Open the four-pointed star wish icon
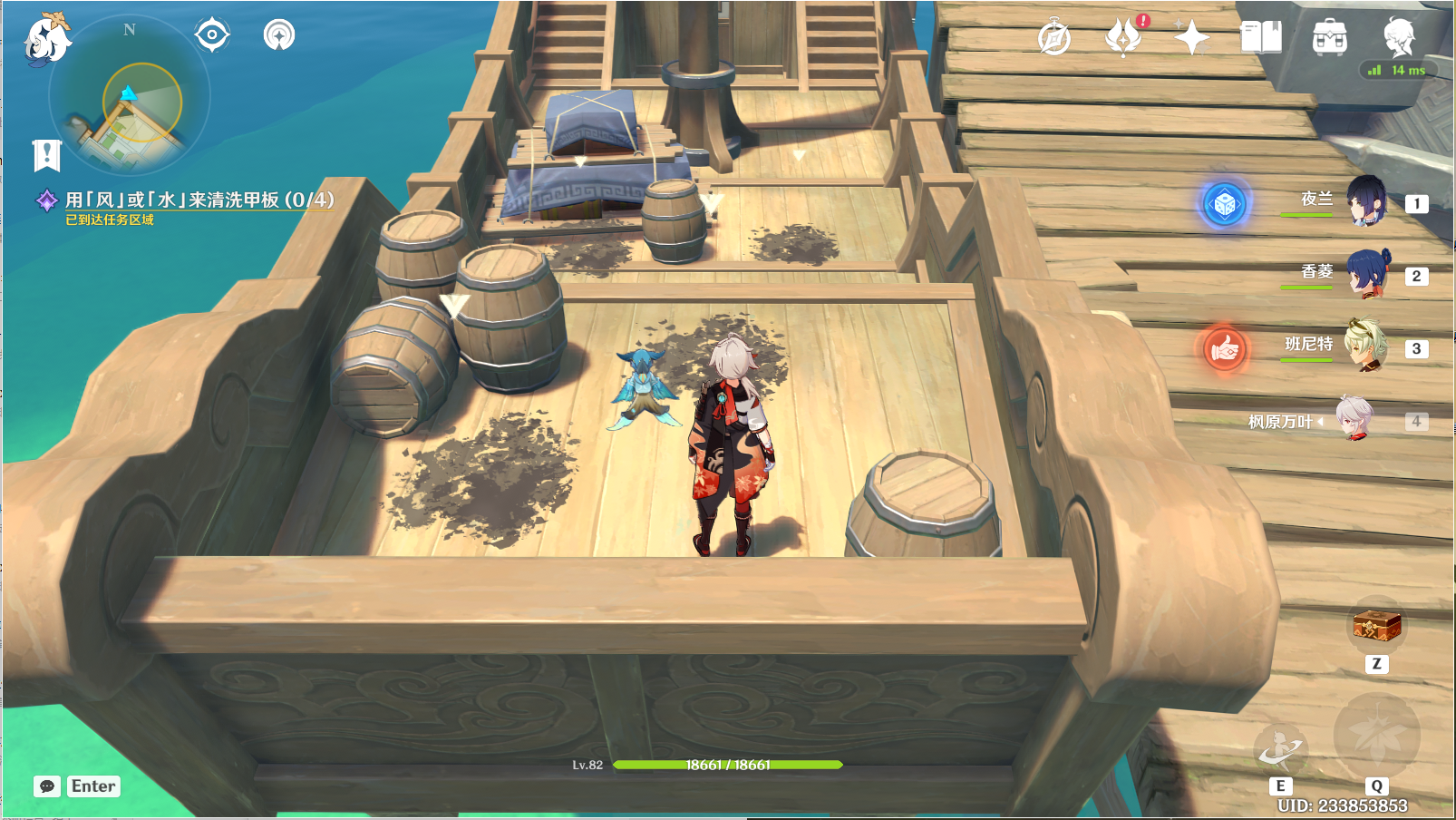 pyautogui.click(x=1191, y=38)
